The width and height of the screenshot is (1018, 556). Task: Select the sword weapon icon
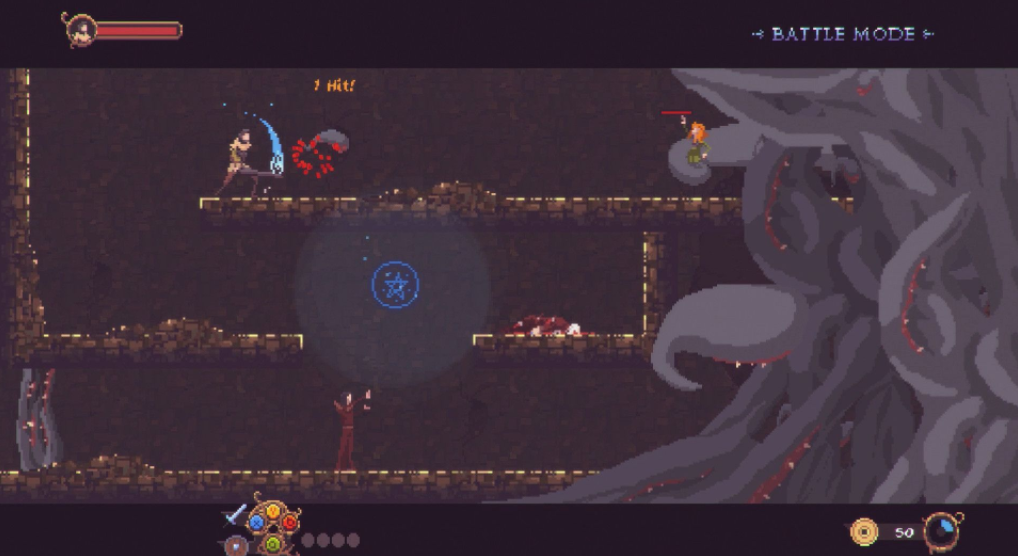(x=235, y=514)
